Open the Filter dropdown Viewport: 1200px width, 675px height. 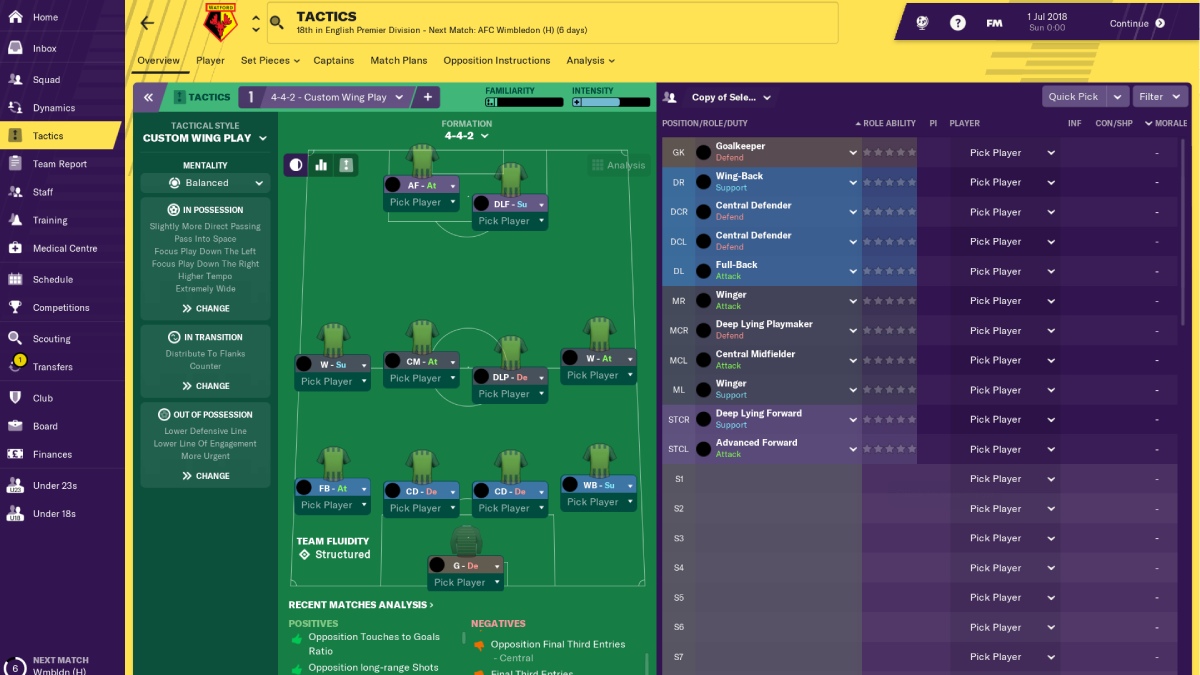pos(1158,97)
